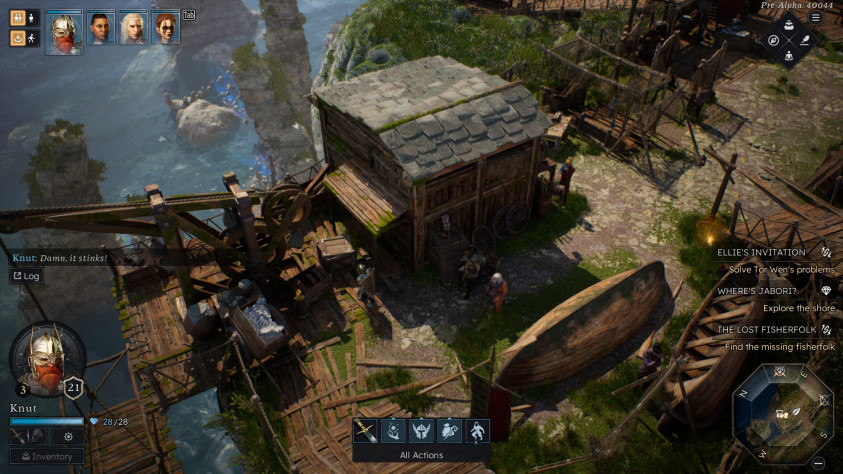The height and width of the screenshot is (474, 843).
Task: Use the sword attack action
Action: (366, 430)
